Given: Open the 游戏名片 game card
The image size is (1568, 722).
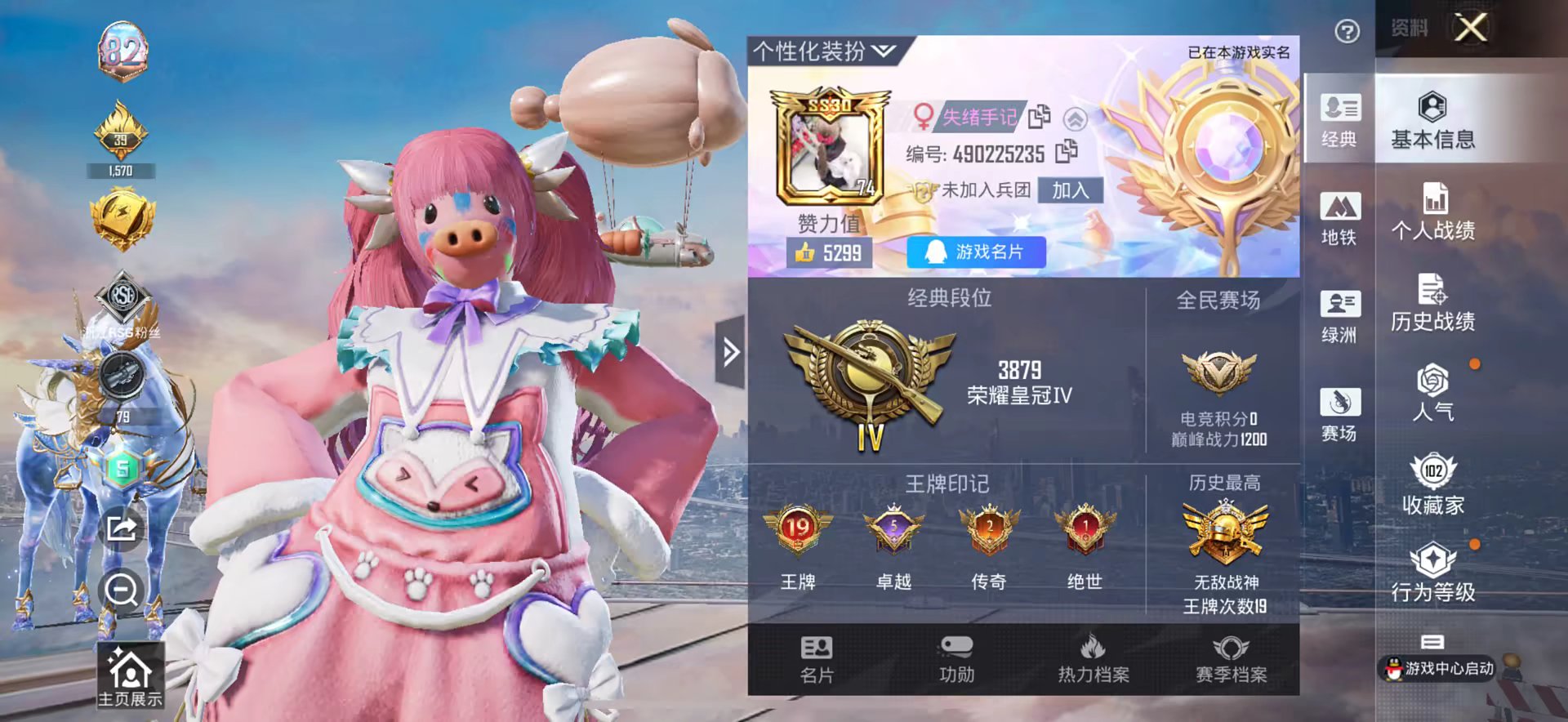Looking at the screenshot, I should 975,252.
